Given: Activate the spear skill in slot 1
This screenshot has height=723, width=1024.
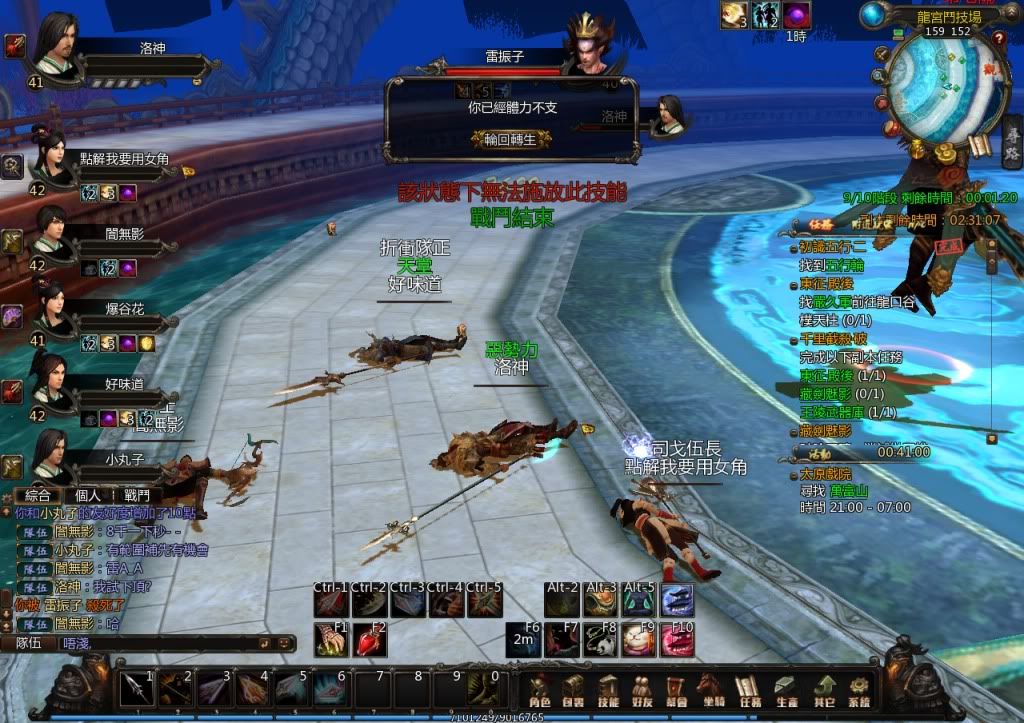Looking at the screenshot, I should tap(136, 688).
